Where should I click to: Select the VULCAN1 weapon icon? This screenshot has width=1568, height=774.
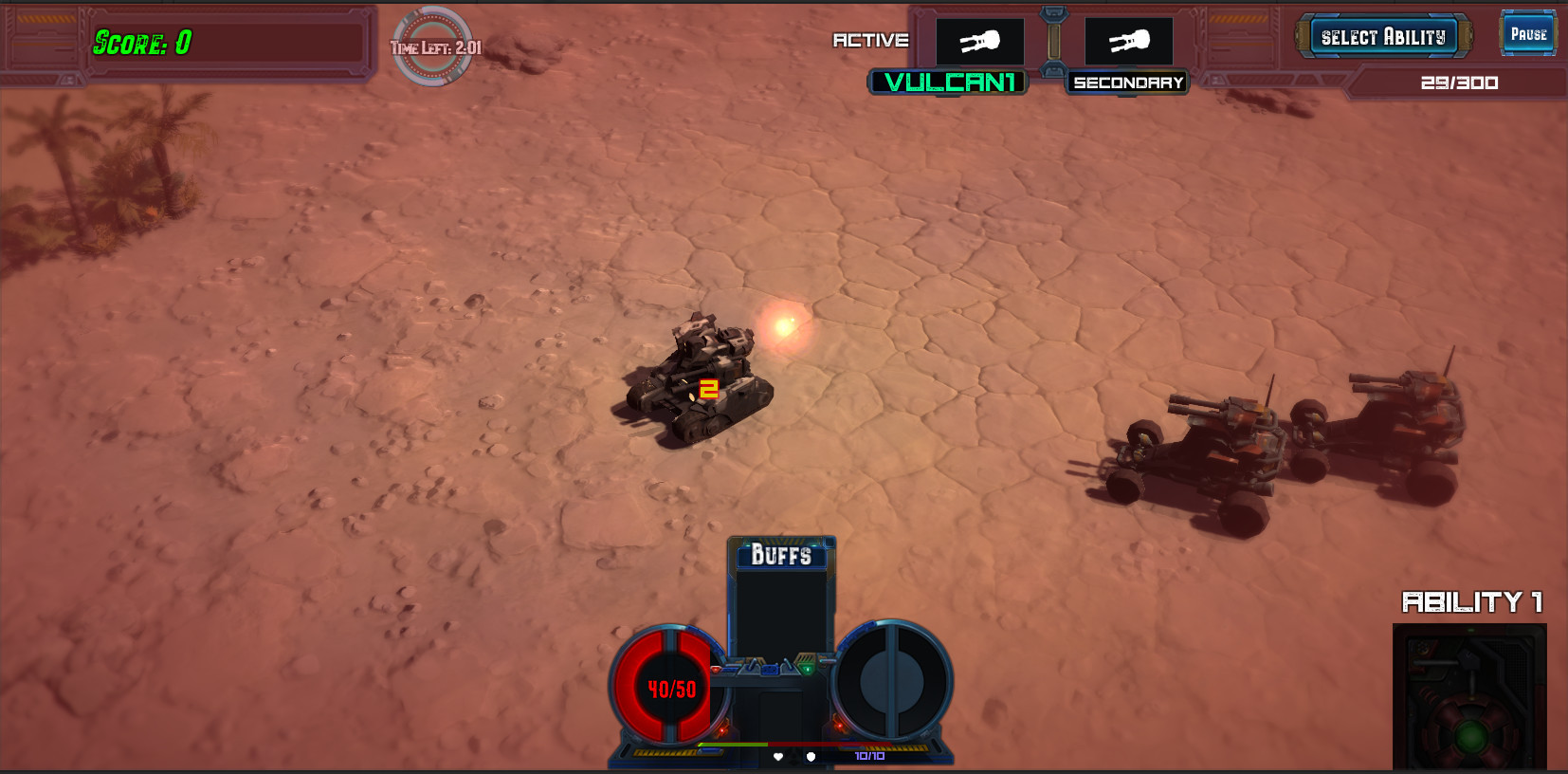[x=980, y=41]
